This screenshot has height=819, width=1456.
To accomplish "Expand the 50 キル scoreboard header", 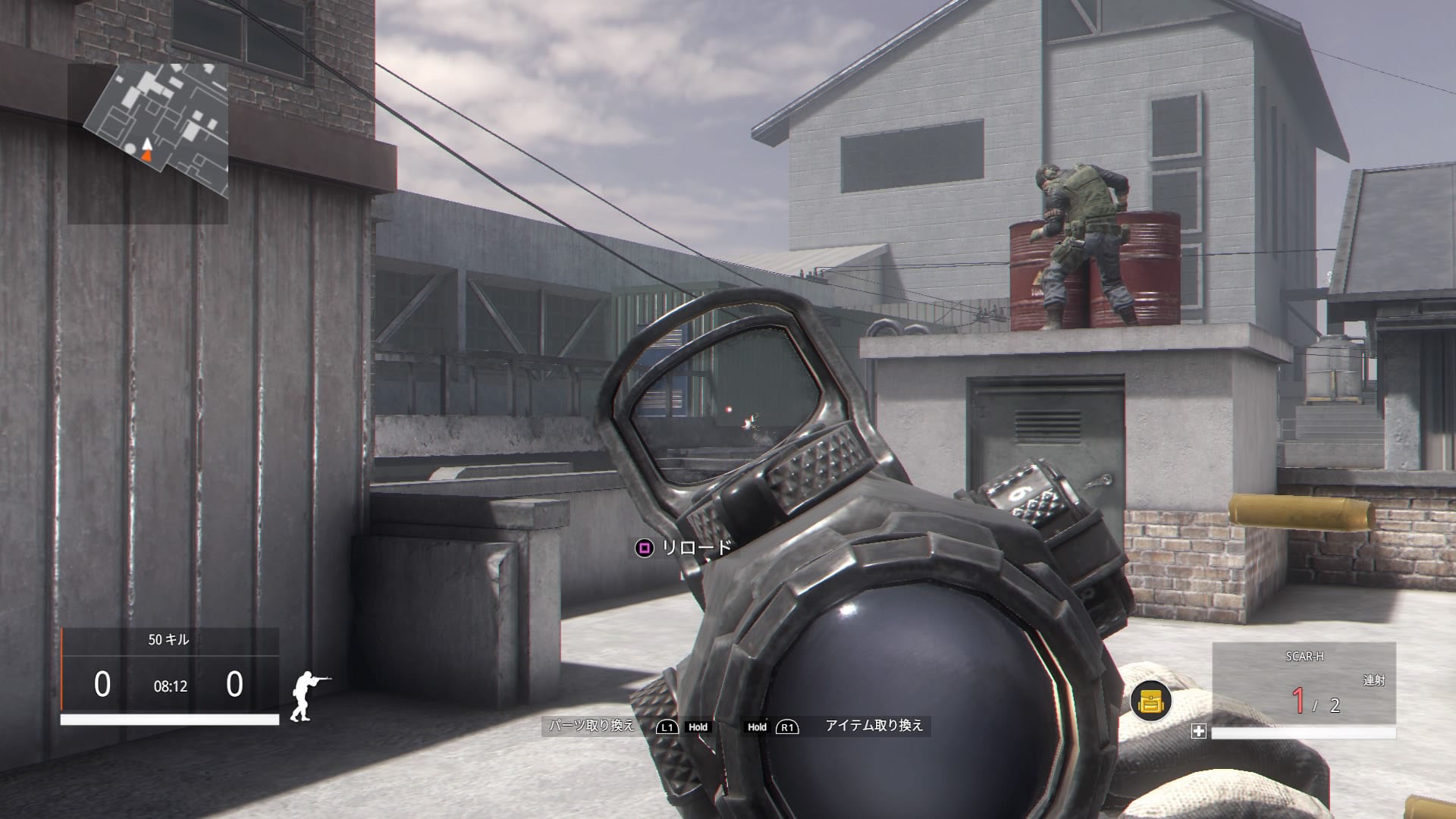I will tap(170, 639).
